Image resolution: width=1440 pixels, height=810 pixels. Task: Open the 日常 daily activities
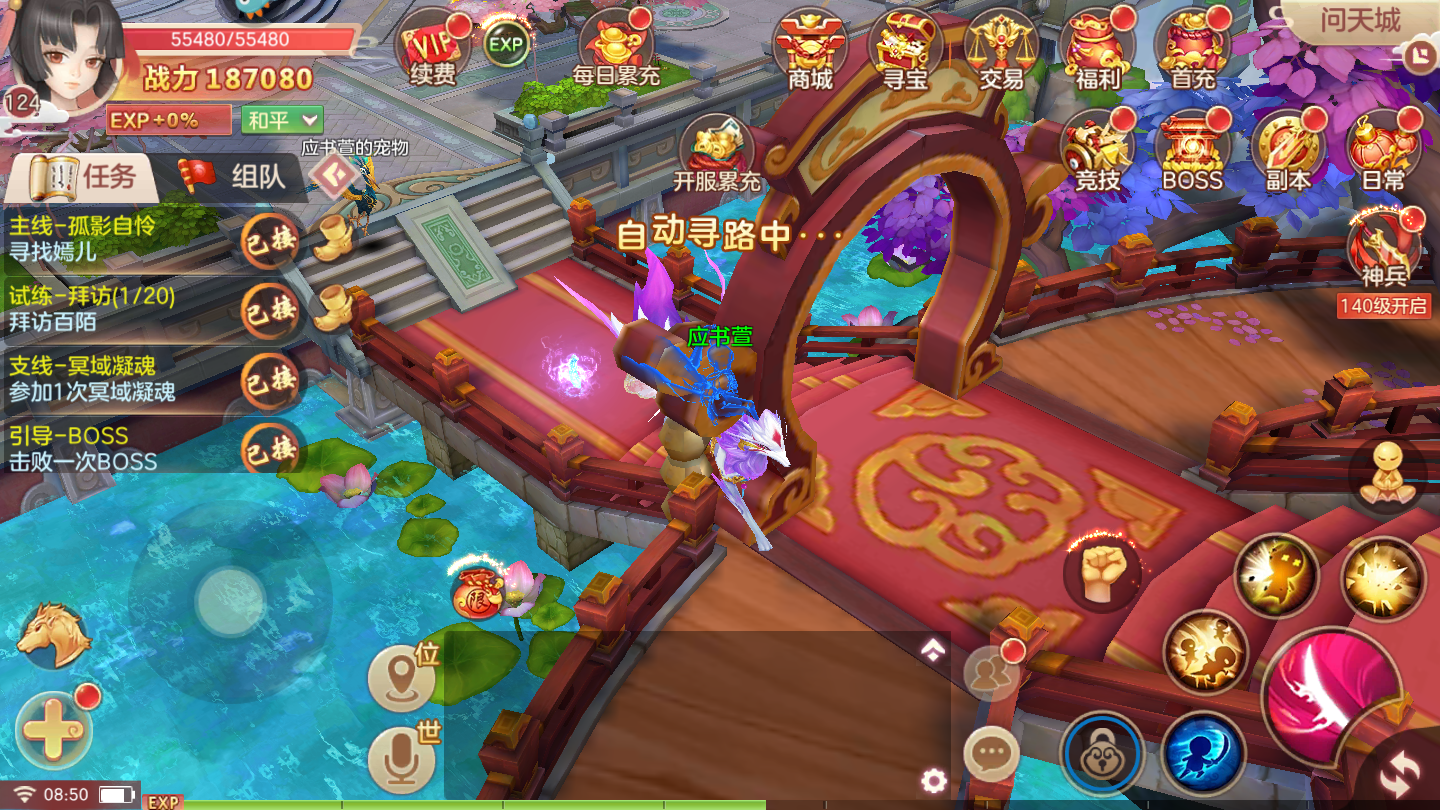click(x=1383, y=152)
